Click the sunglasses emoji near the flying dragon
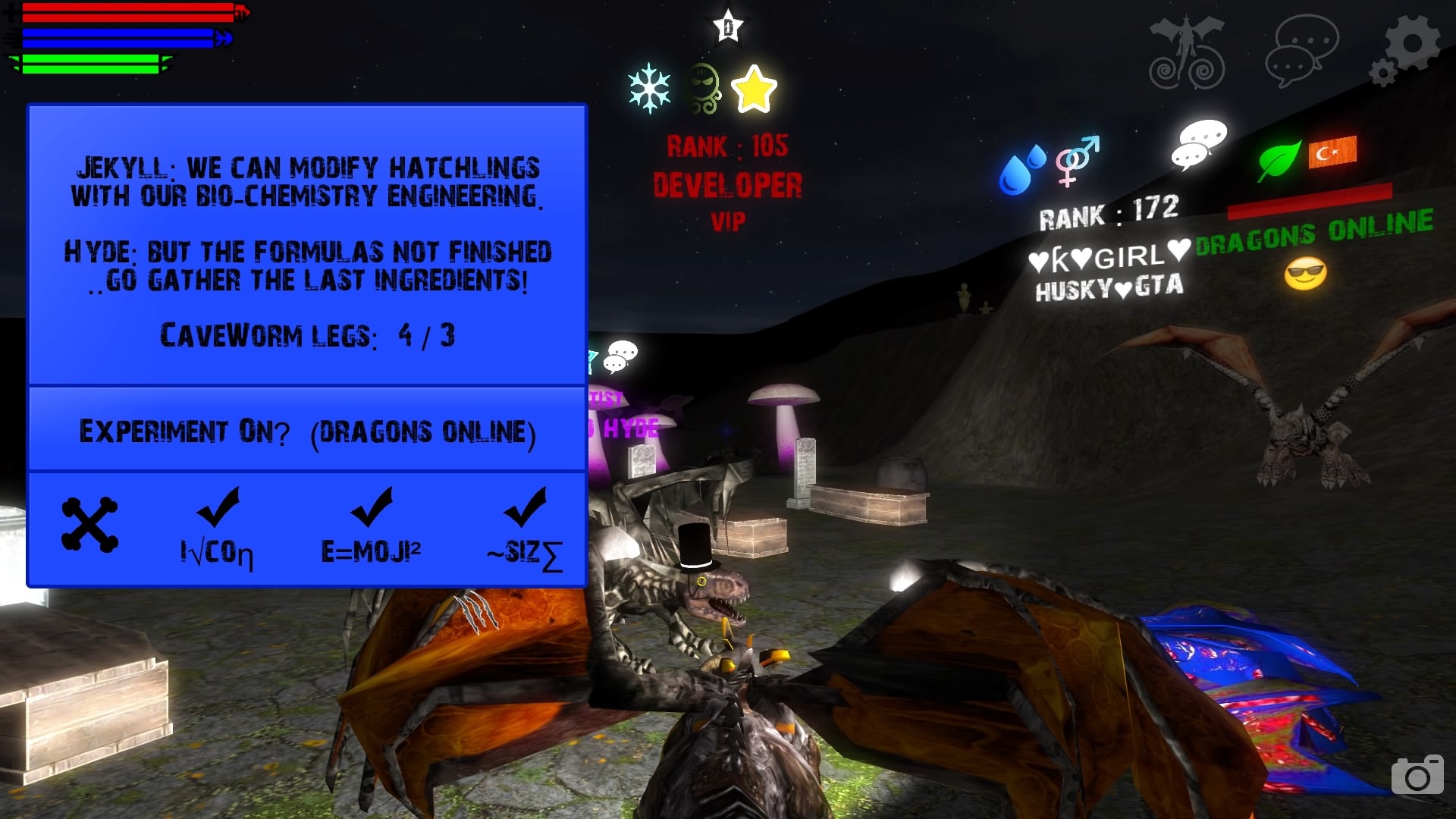 1307,273
